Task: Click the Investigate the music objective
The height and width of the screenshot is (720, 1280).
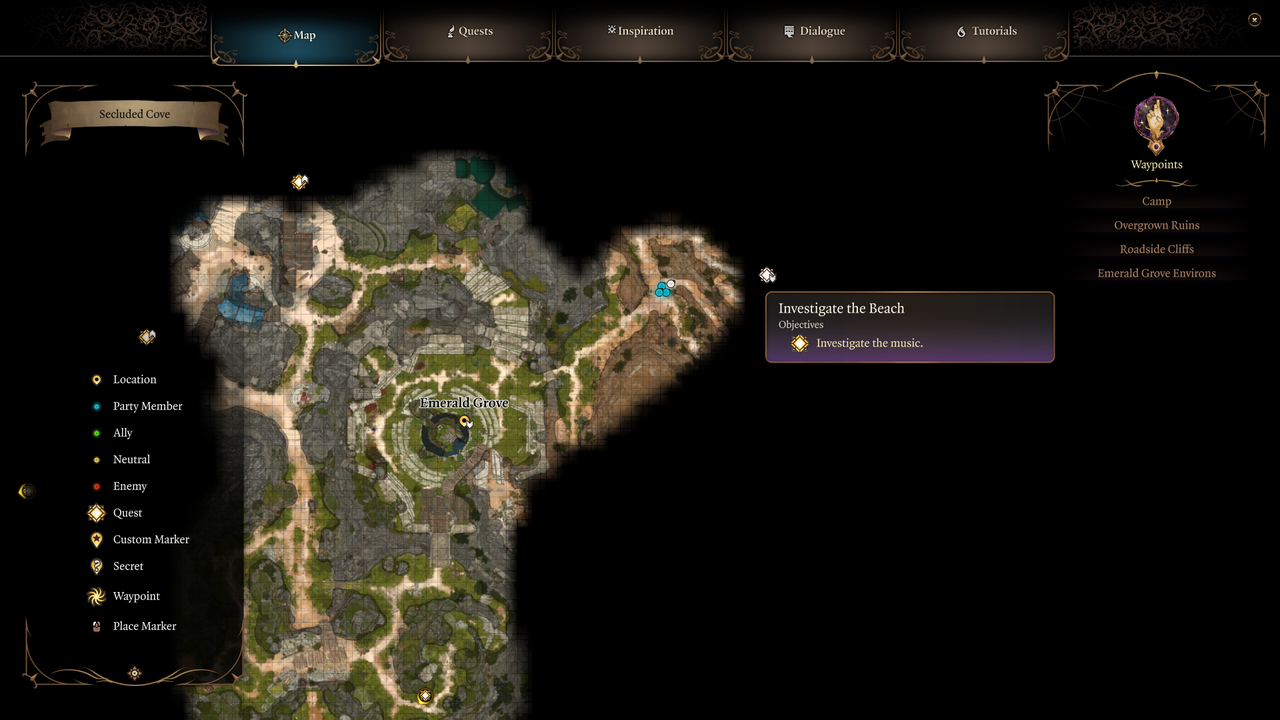Action: click(869, 343)
